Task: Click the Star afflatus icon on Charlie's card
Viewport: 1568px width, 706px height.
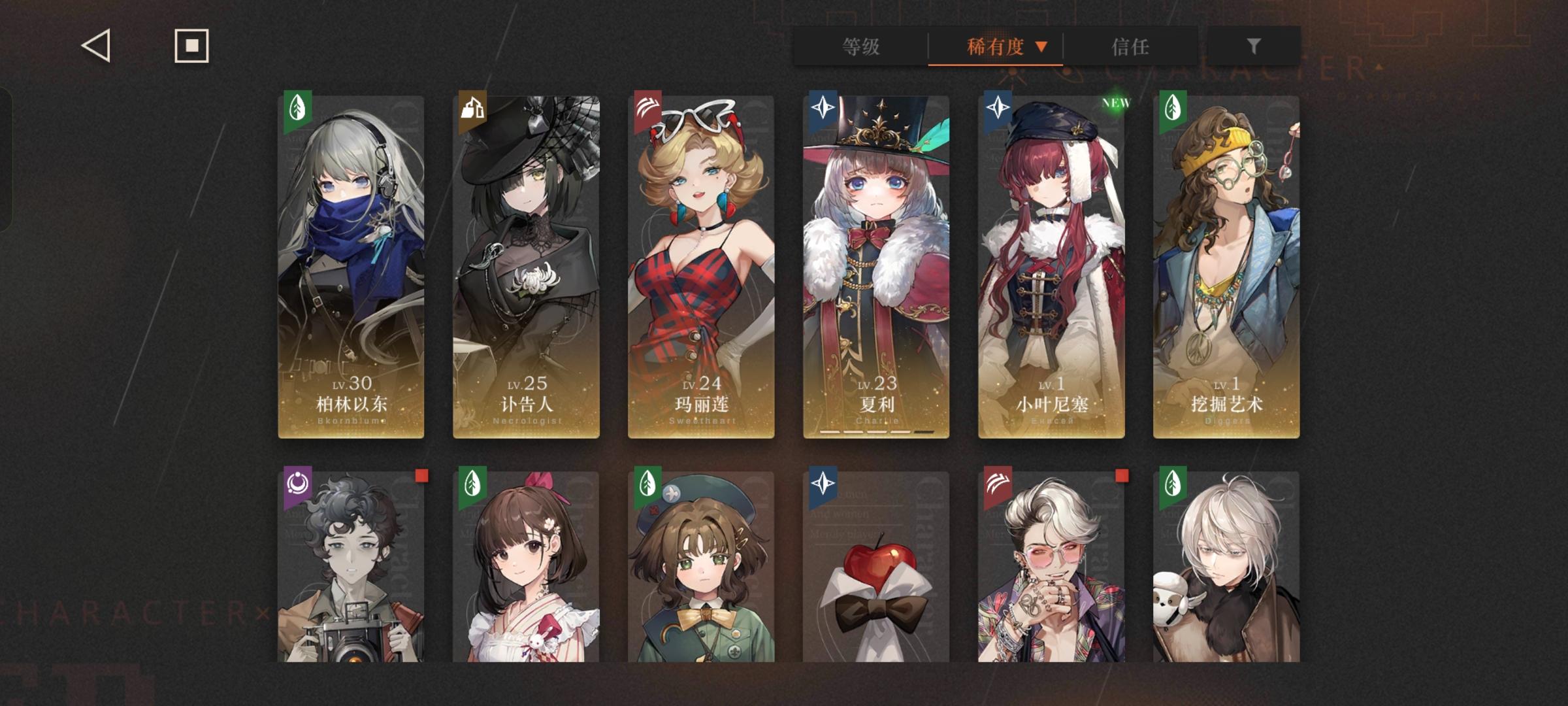Action: coord(824,109)
